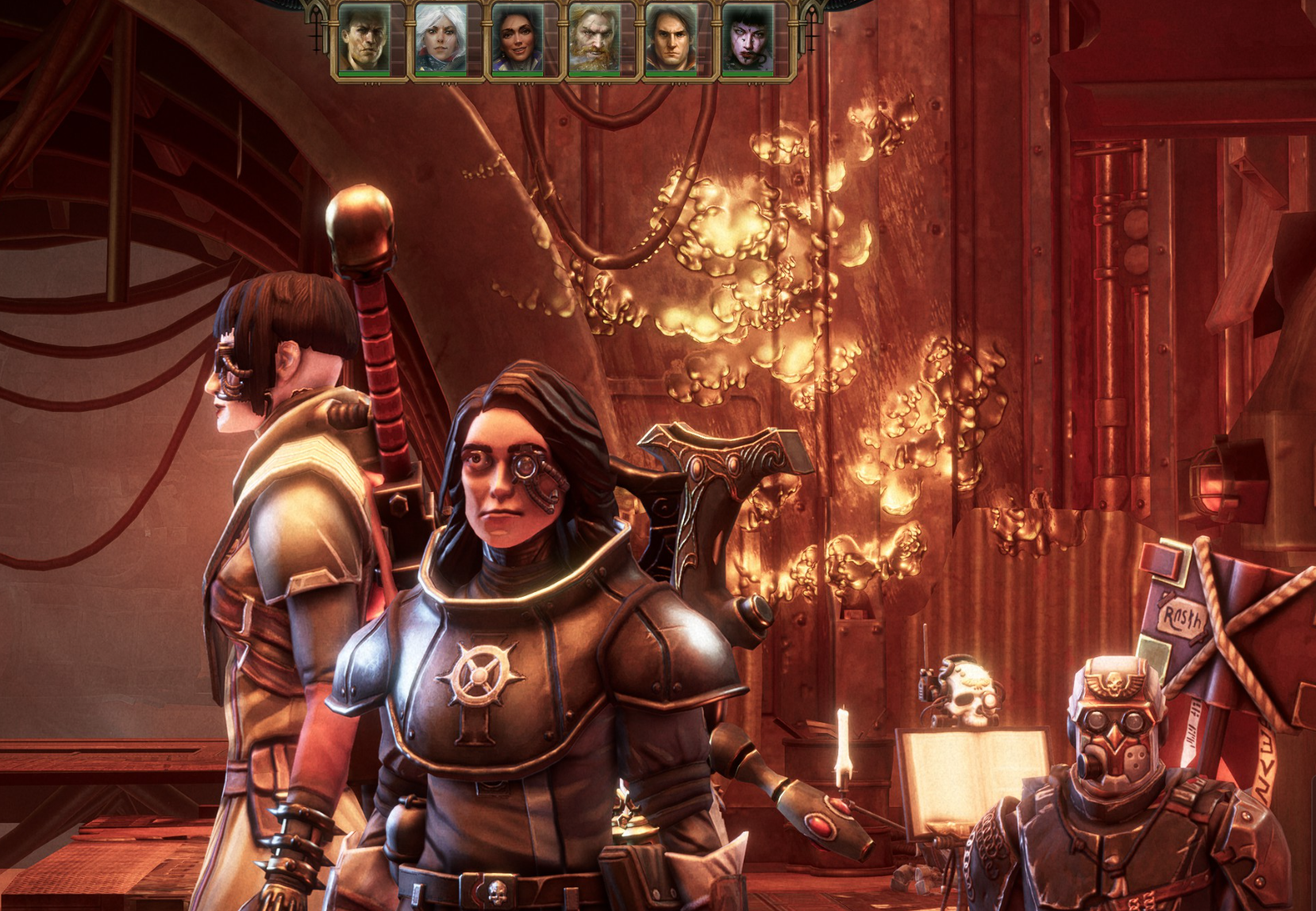Select the white-haired woman's party portrait

[x=441, y=40]
